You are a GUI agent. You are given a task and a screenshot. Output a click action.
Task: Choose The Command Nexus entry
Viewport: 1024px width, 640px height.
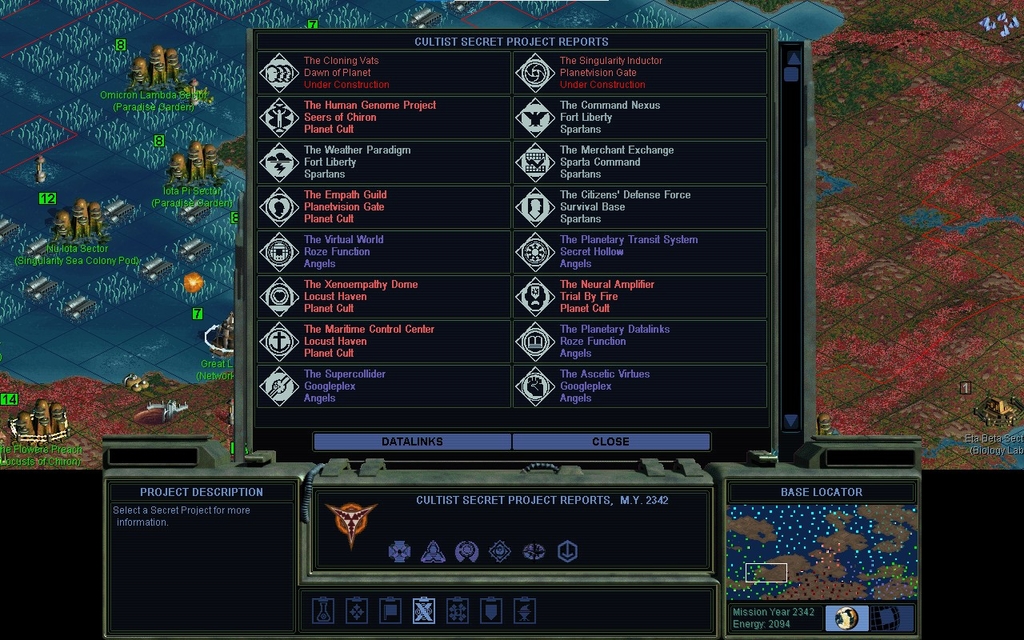(640, 117)
